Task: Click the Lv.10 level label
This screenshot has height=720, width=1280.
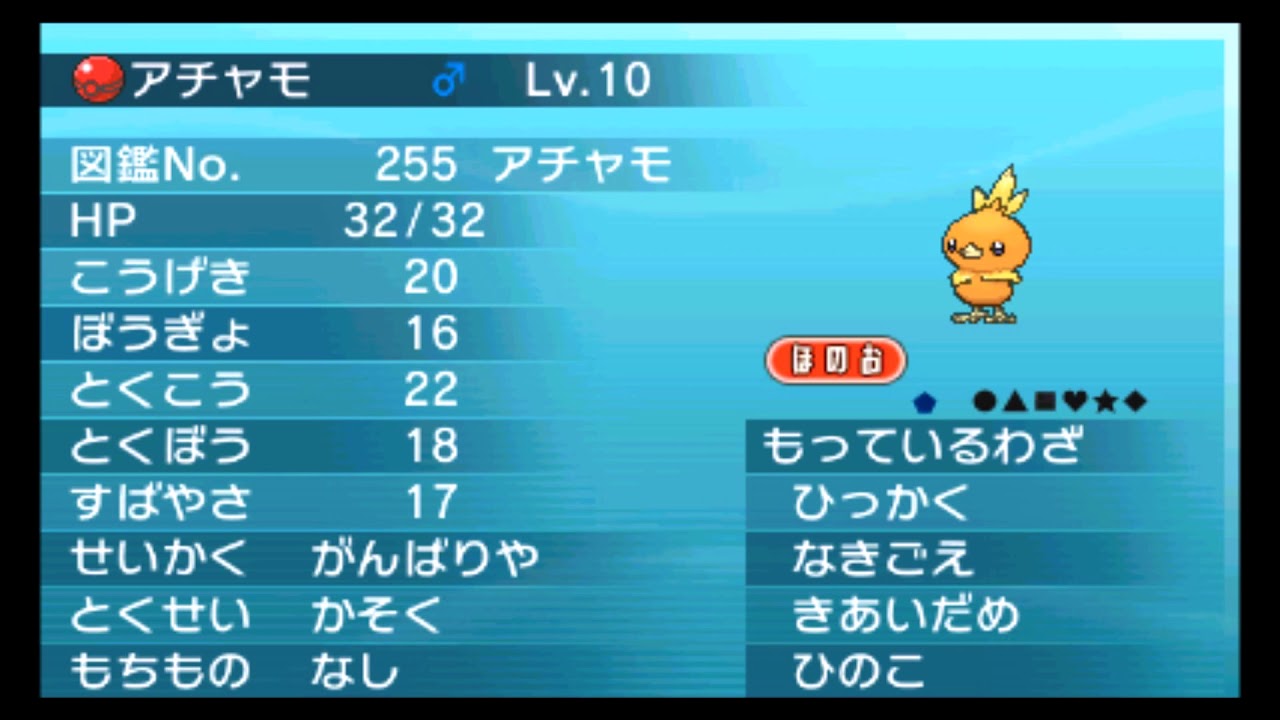Action: click(x=588, y=79)
